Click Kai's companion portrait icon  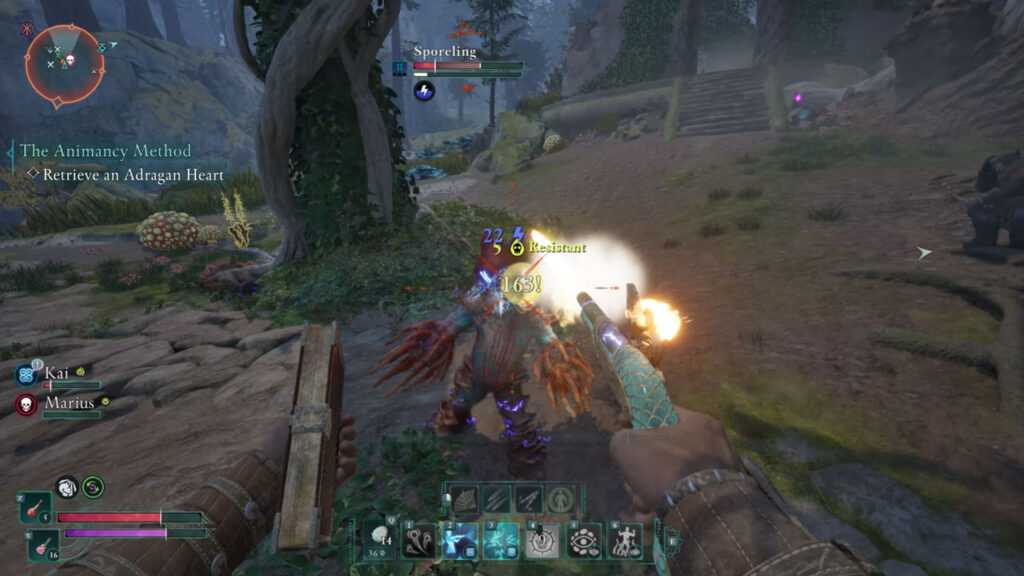pos(27,374)
